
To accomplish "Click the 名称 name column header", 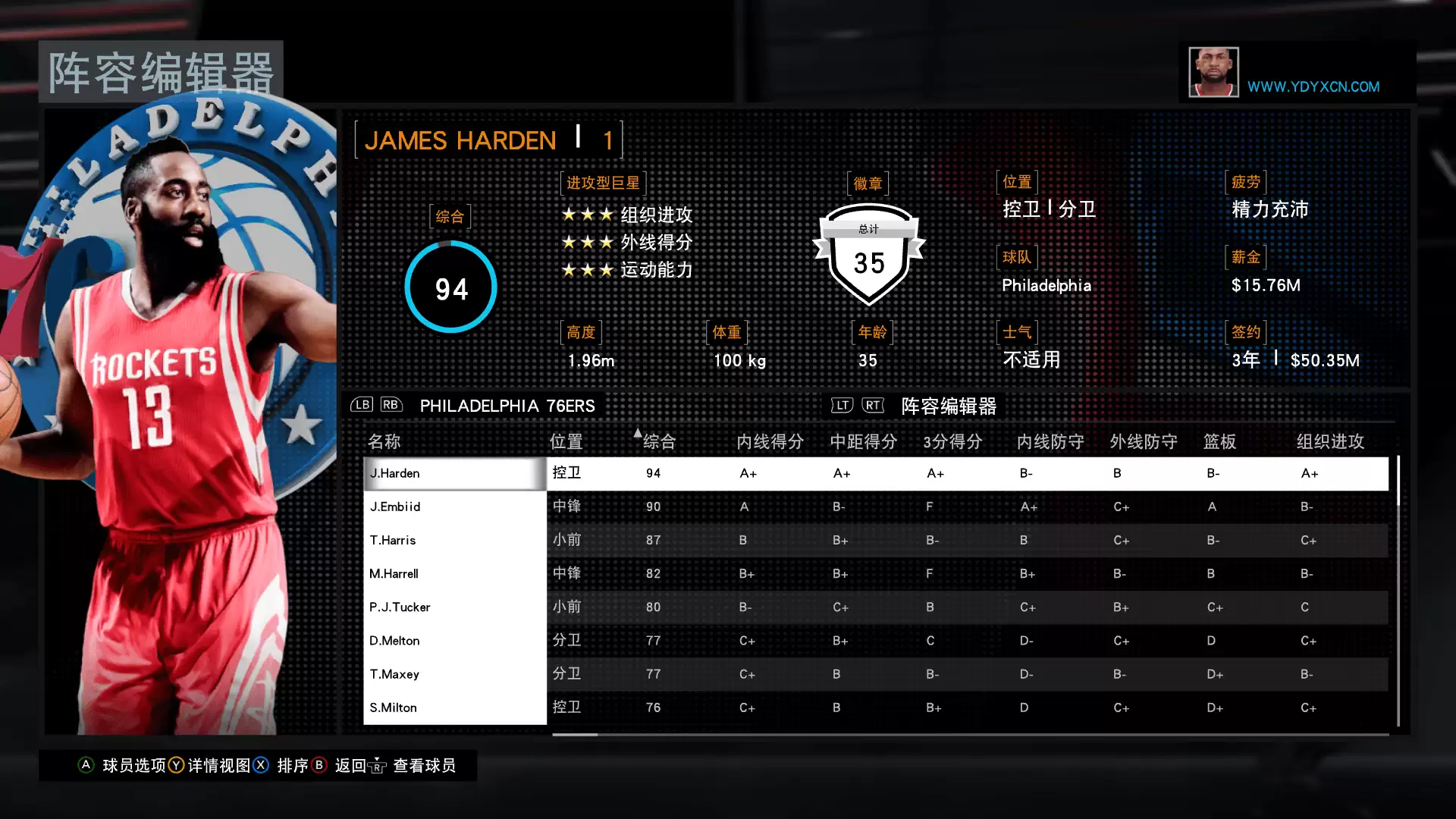I will (384, 441).
